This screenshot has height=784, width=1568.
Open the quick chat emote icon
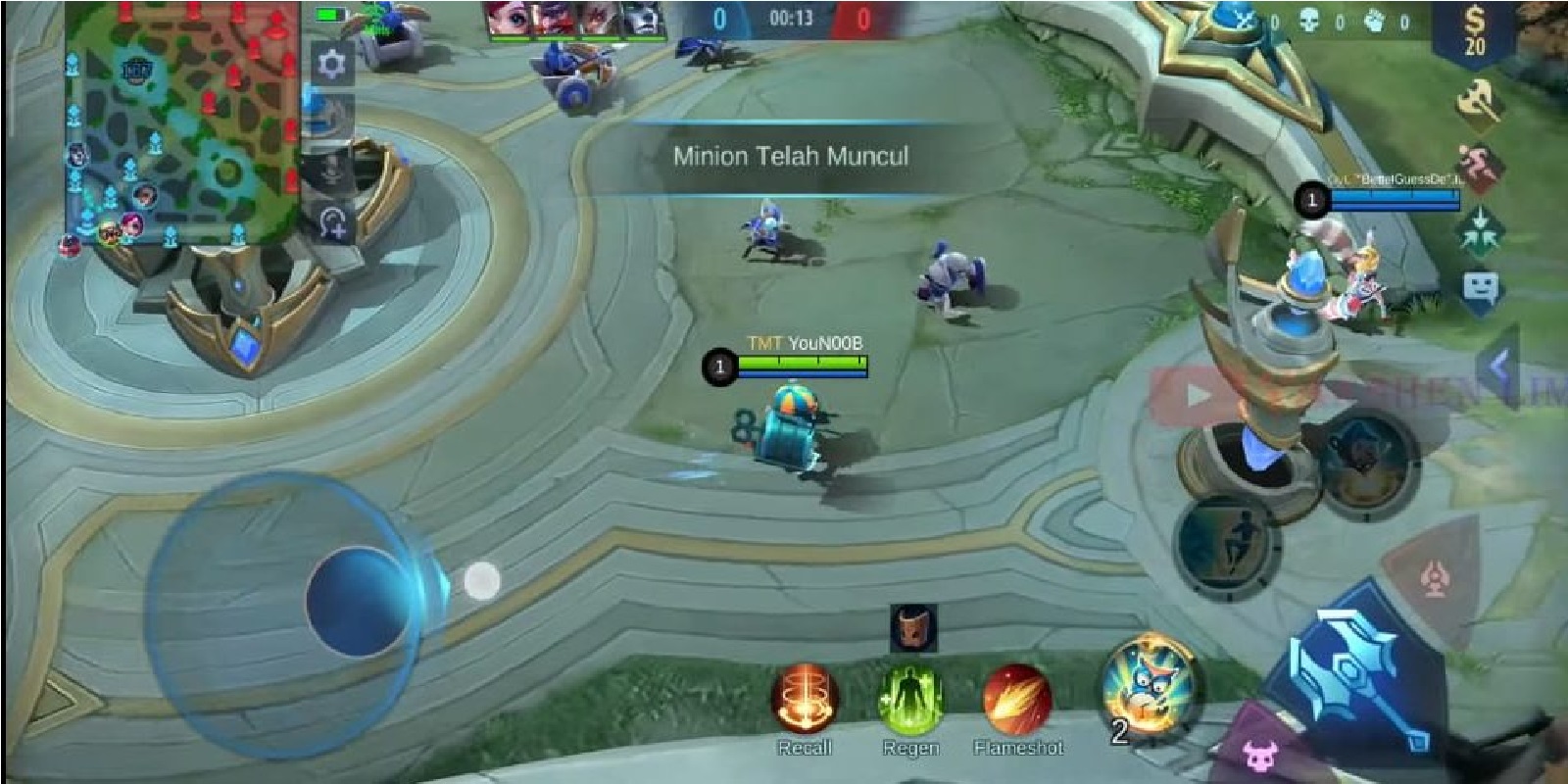[1480, 286]
